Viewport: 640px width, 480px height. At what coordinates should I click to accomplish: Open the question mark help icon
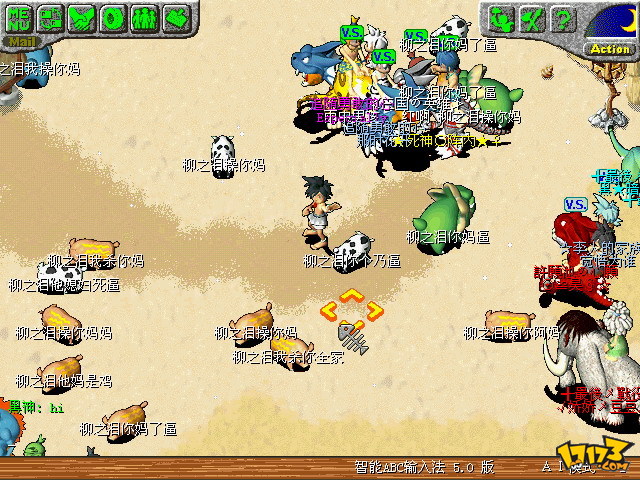[565, 18]
